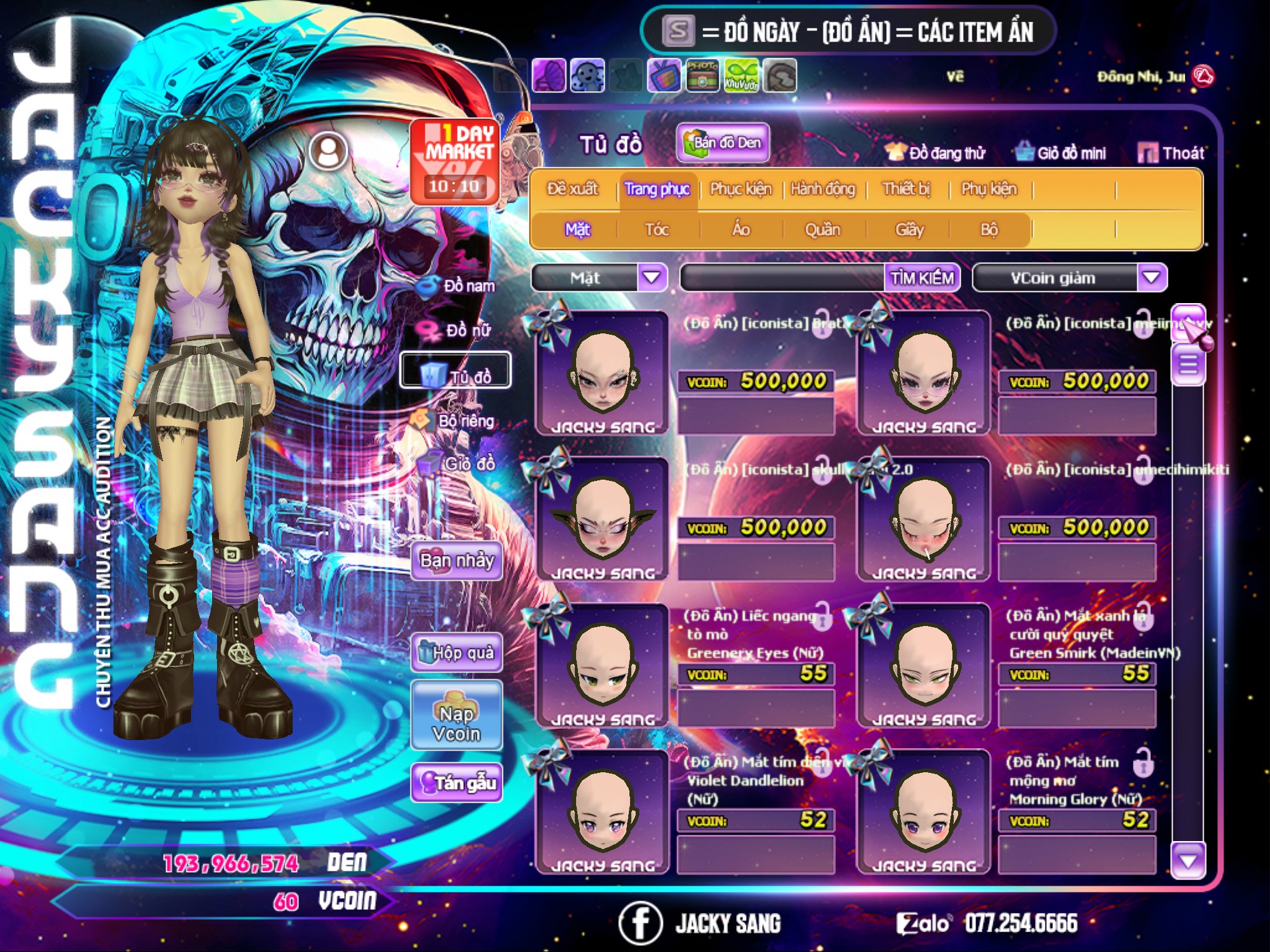Select the Tóc subcategory
The image size is (1270, 952).
pos(657,230)
